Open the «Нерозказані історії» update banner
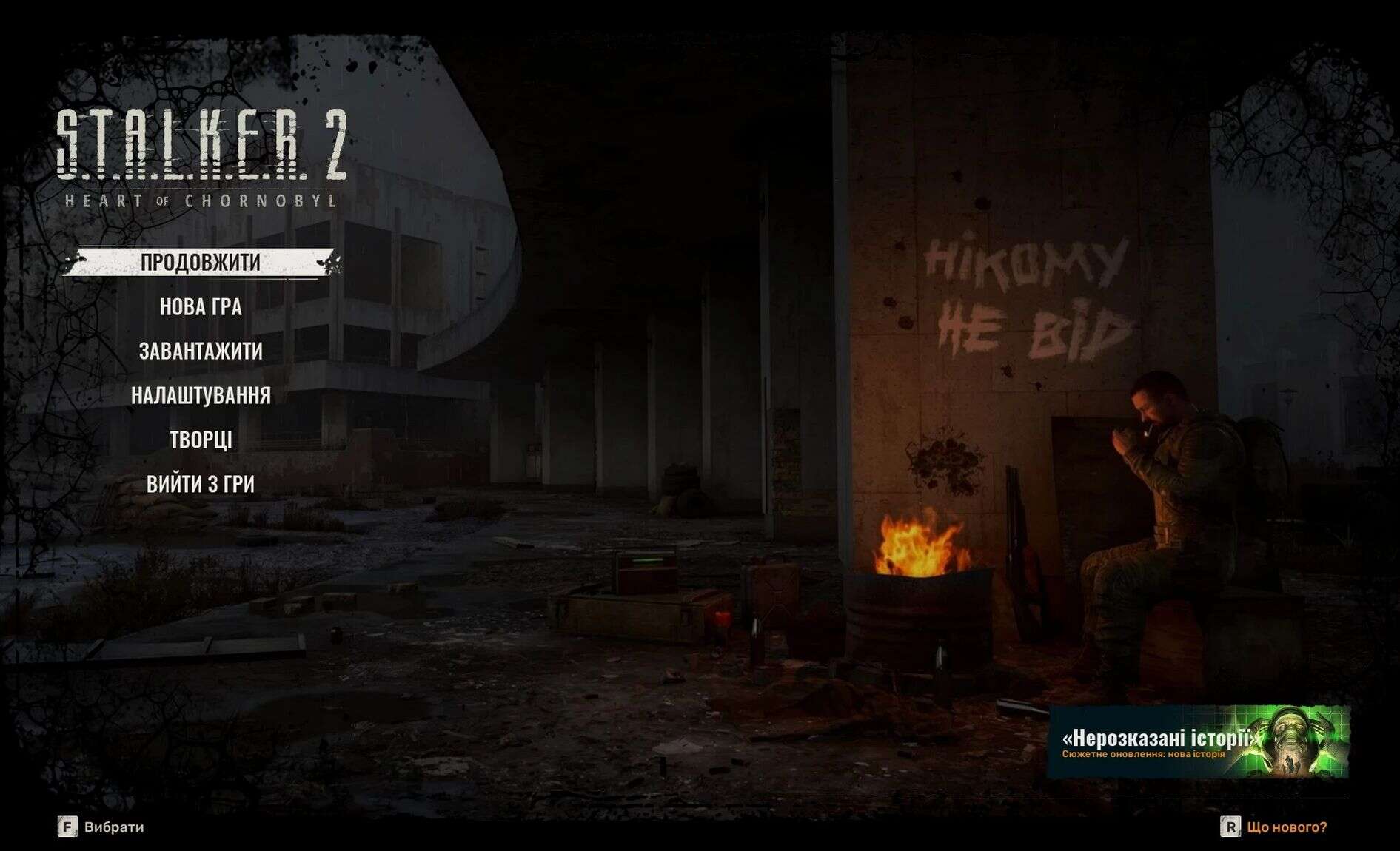The image size is (1400, 851). [1198, 742]
